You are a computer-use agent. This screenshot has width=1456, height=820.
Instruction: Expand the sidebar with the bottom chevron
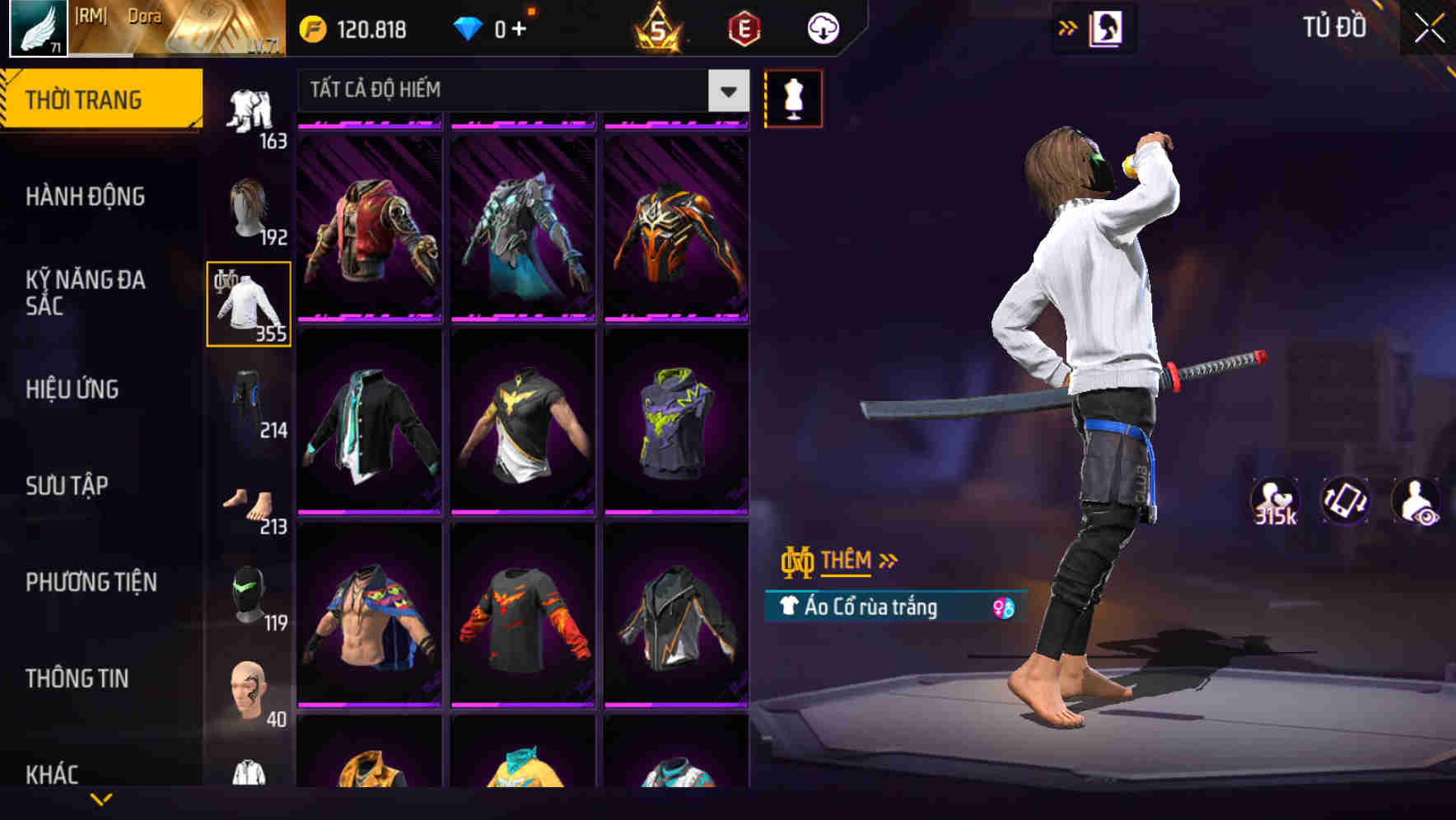[101, 799]
